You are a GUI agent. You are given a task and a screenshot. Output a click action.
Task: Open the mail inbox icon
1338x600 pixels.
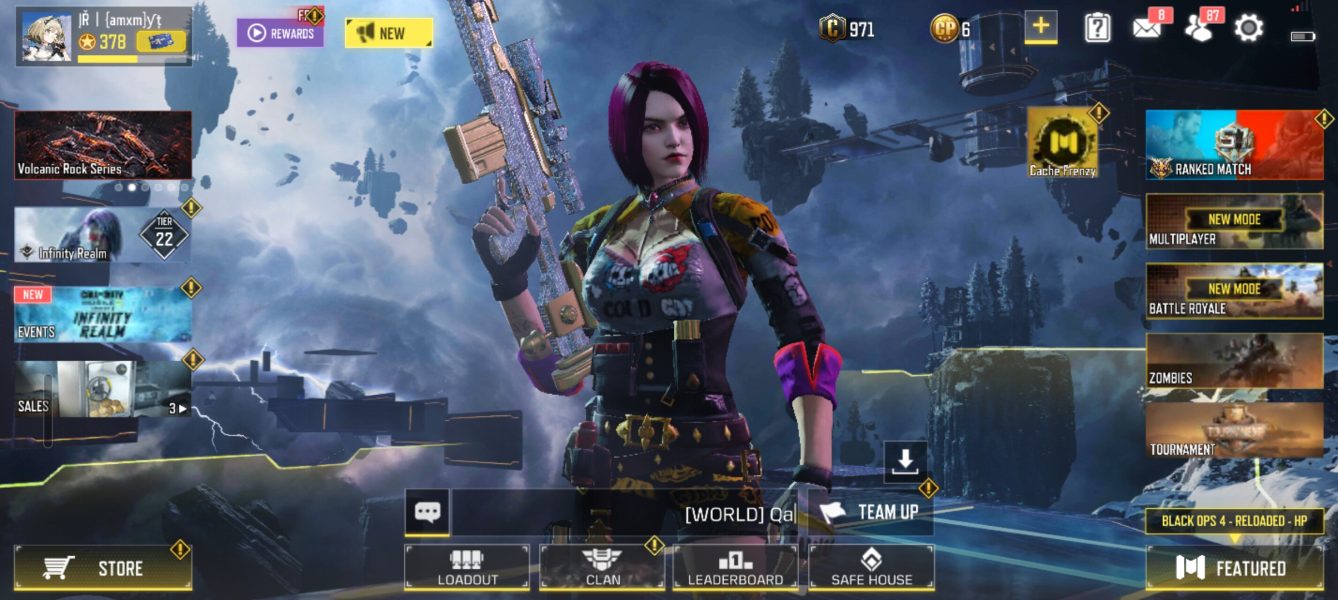[x=1147, y=28]
